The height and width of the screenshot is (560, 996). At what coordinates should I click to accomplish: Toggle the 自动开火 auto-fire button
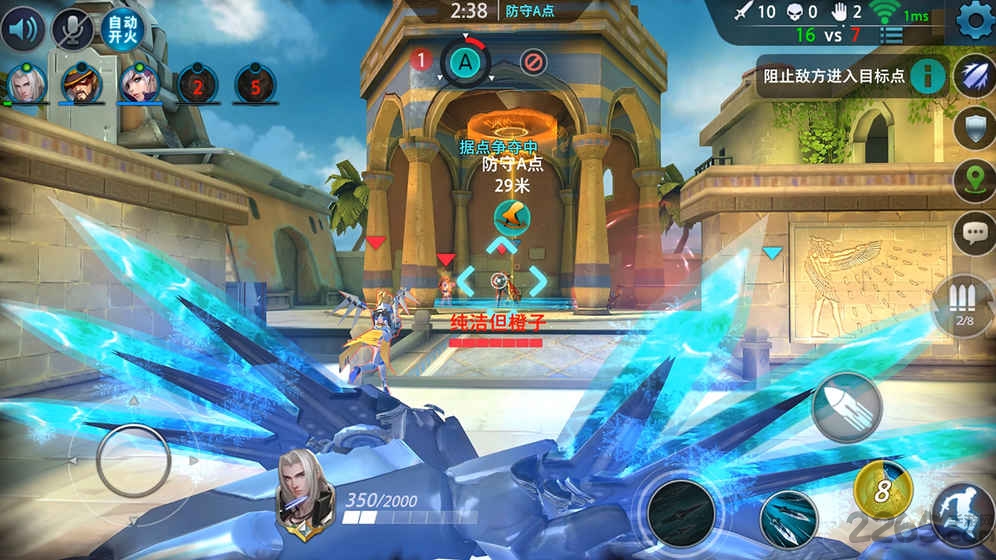122,30
